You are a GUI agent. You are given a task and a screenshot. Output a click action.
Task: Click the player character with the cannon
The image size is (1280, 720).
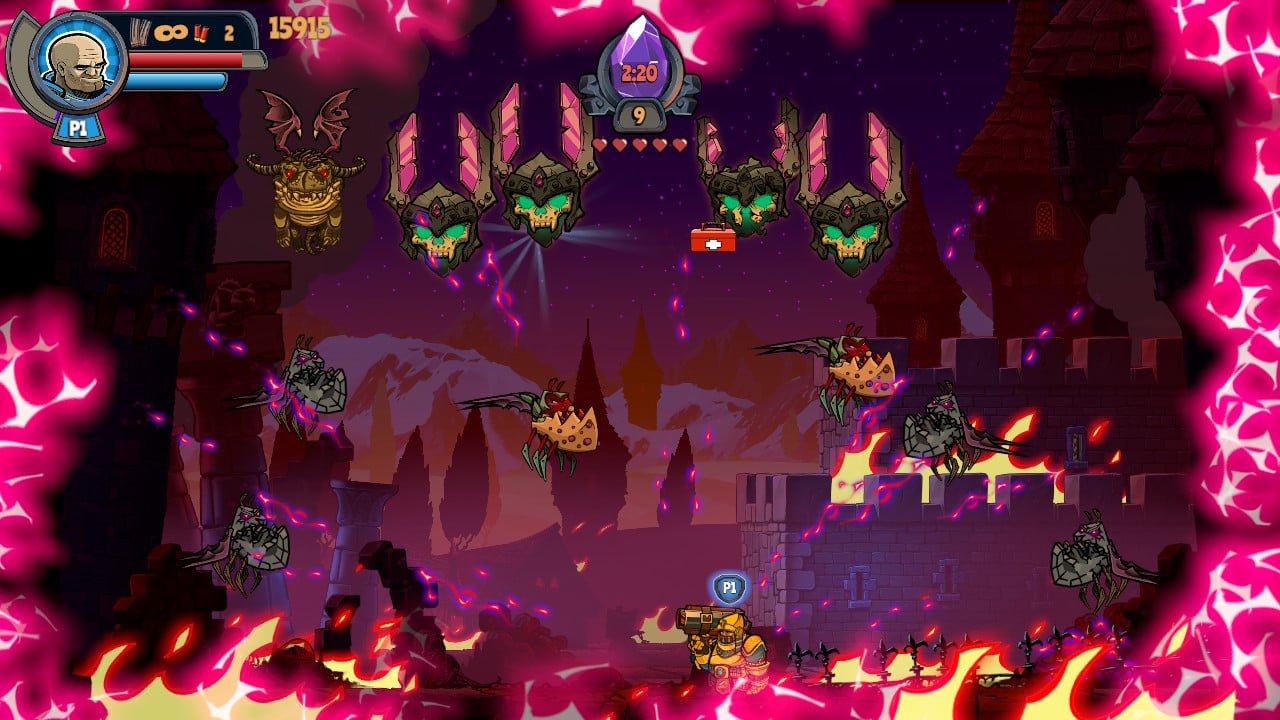coord(725,645)
